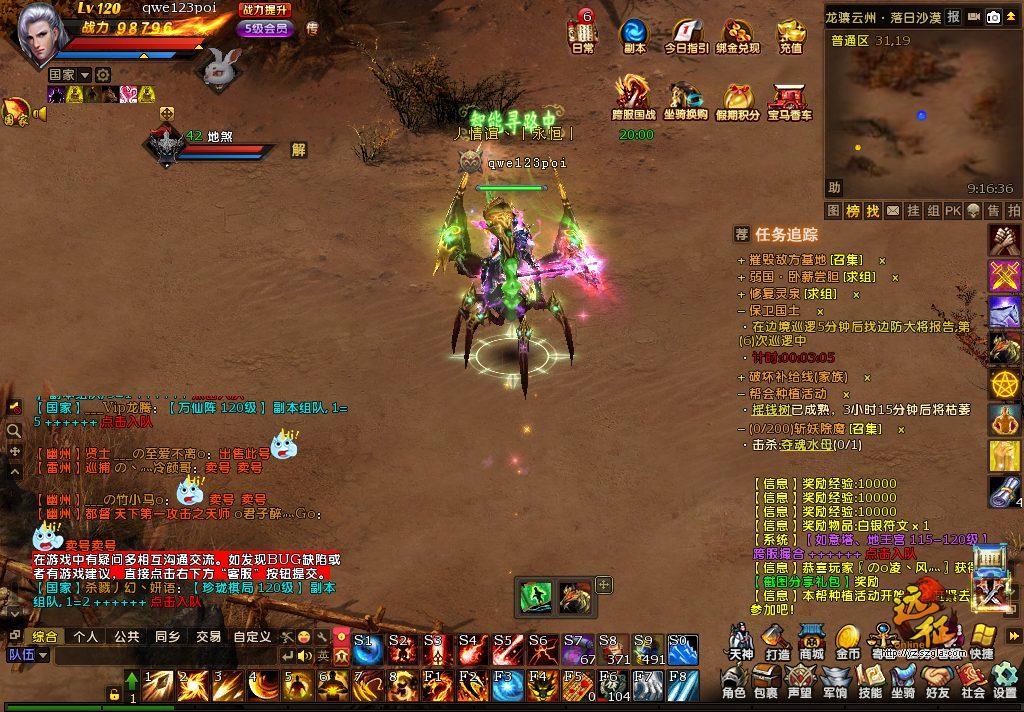Open the 日常 daily activities icon
This screenshot has height=712, width=1024.
point(582,33)
